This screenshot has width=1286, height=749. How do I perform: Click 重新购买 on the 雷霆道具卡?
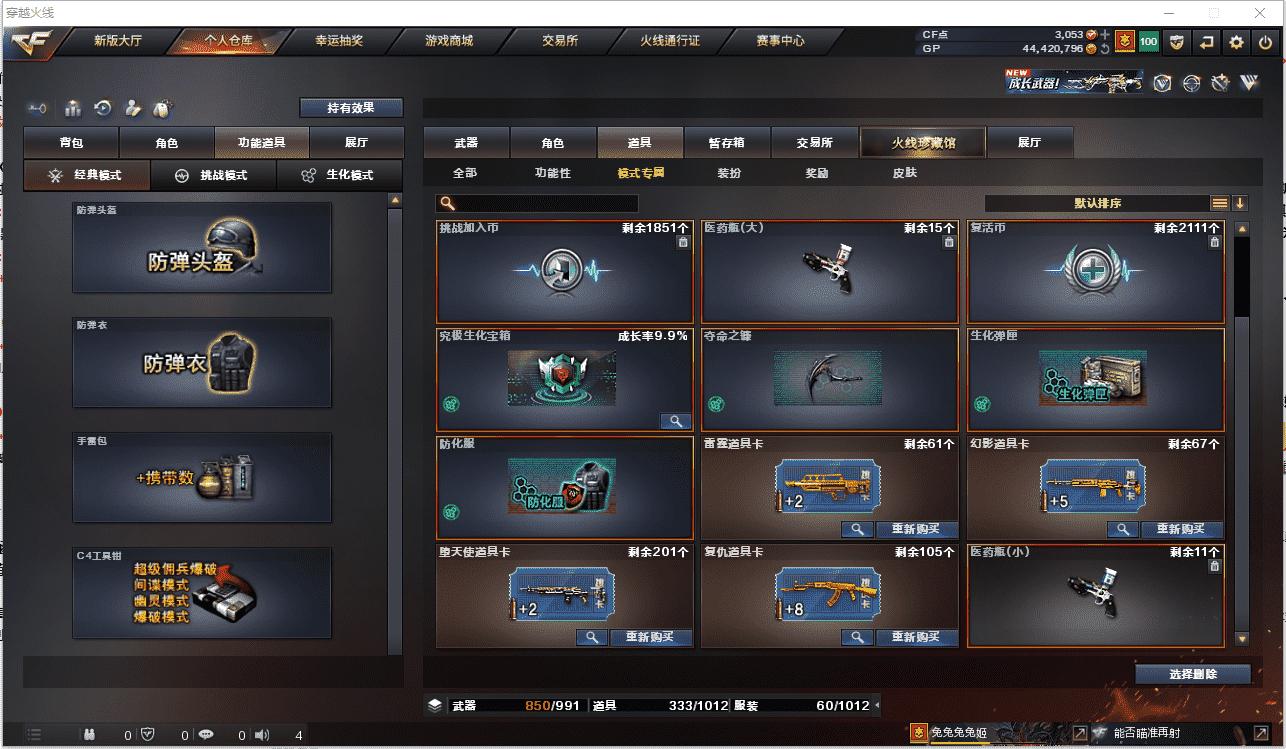point(916,529)
